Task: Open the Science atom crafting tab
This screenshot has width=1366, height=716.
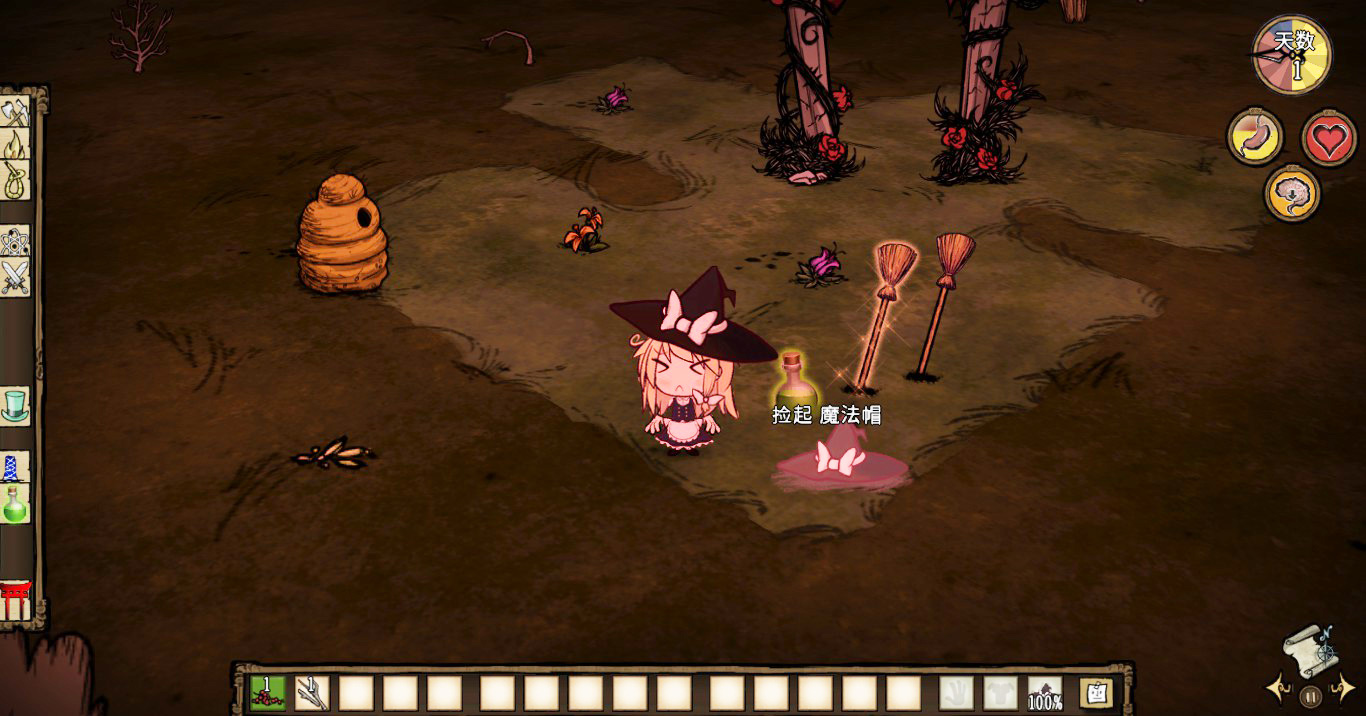Action: [15, 241]
